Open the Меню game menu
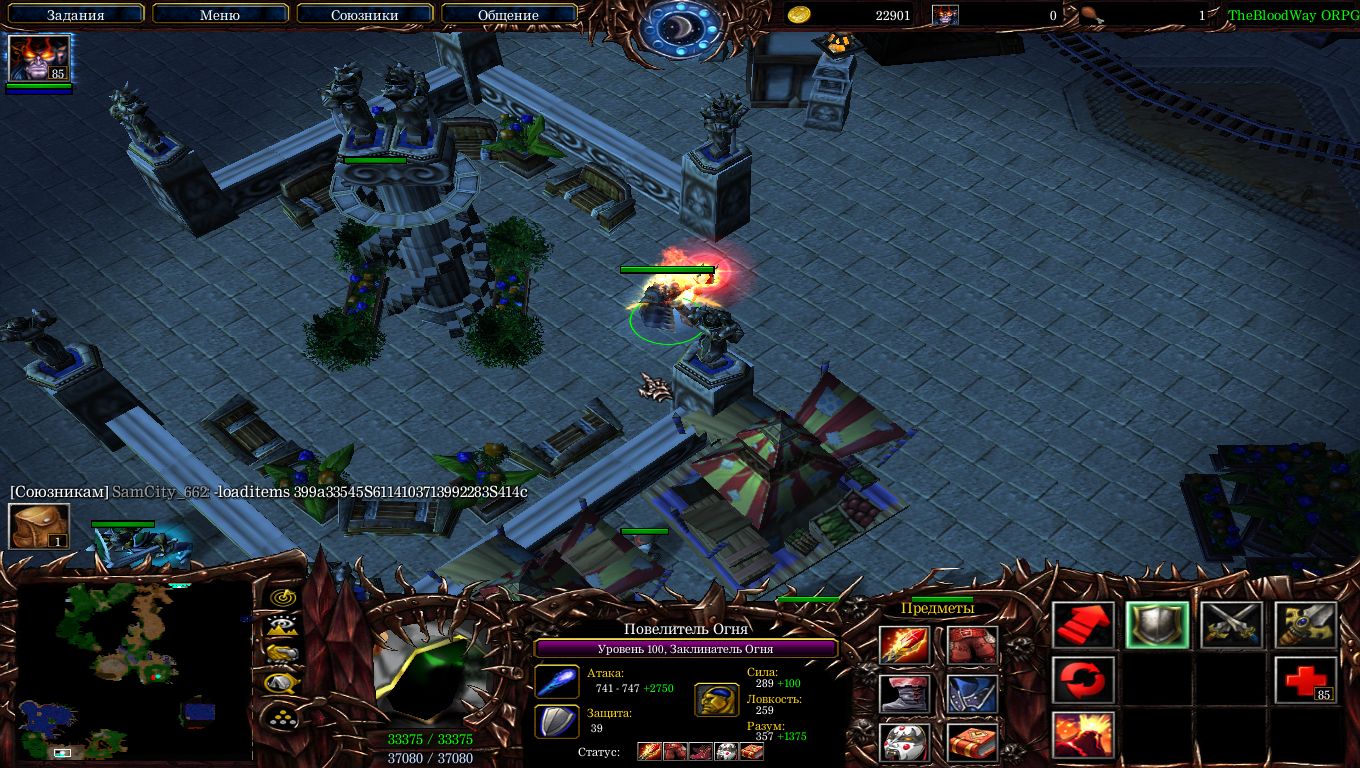Viewport: 1360px width, 768px height. 220,15
